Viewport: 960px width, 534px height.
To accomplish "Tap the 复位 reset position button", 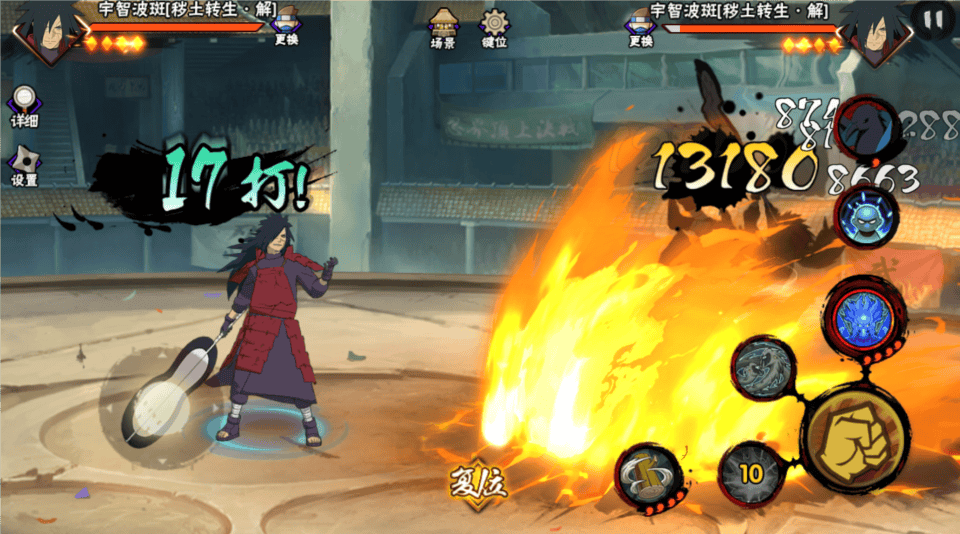I will (477, 482).
